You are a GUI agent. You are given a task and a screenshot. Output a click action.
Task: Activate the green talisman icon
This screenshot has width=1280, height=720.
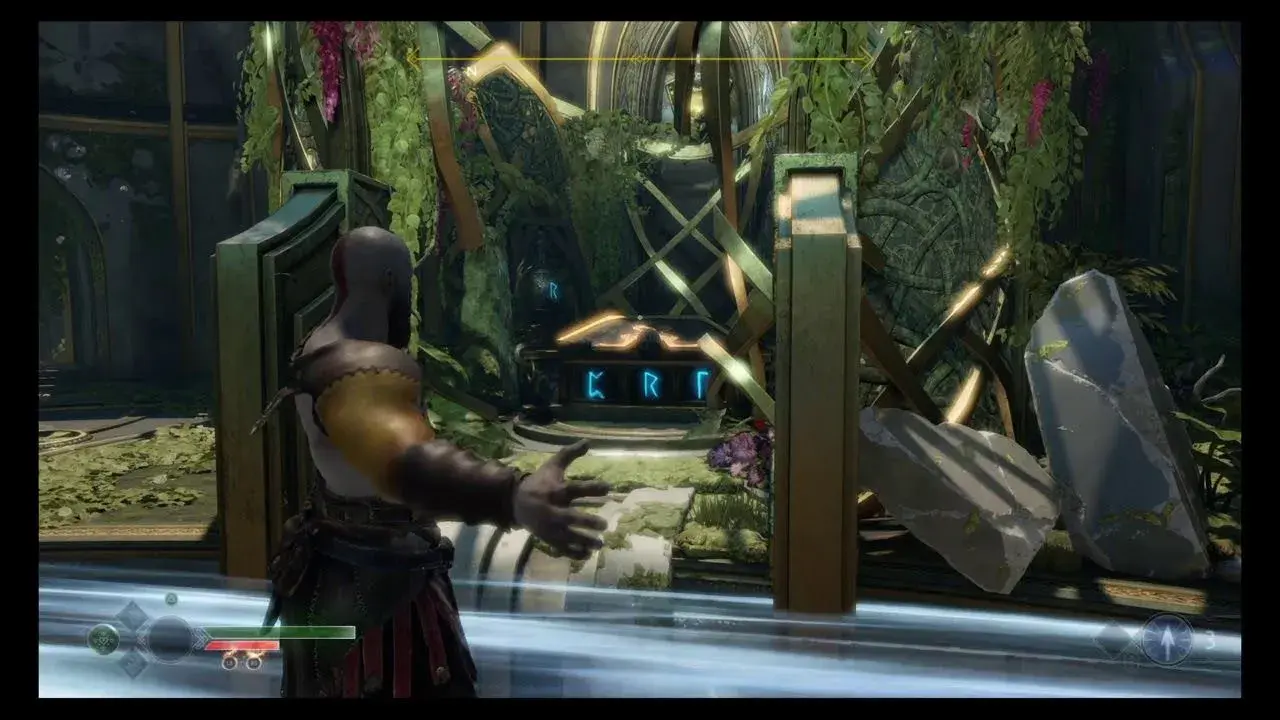pyautogui.click(x=103, y=638)
